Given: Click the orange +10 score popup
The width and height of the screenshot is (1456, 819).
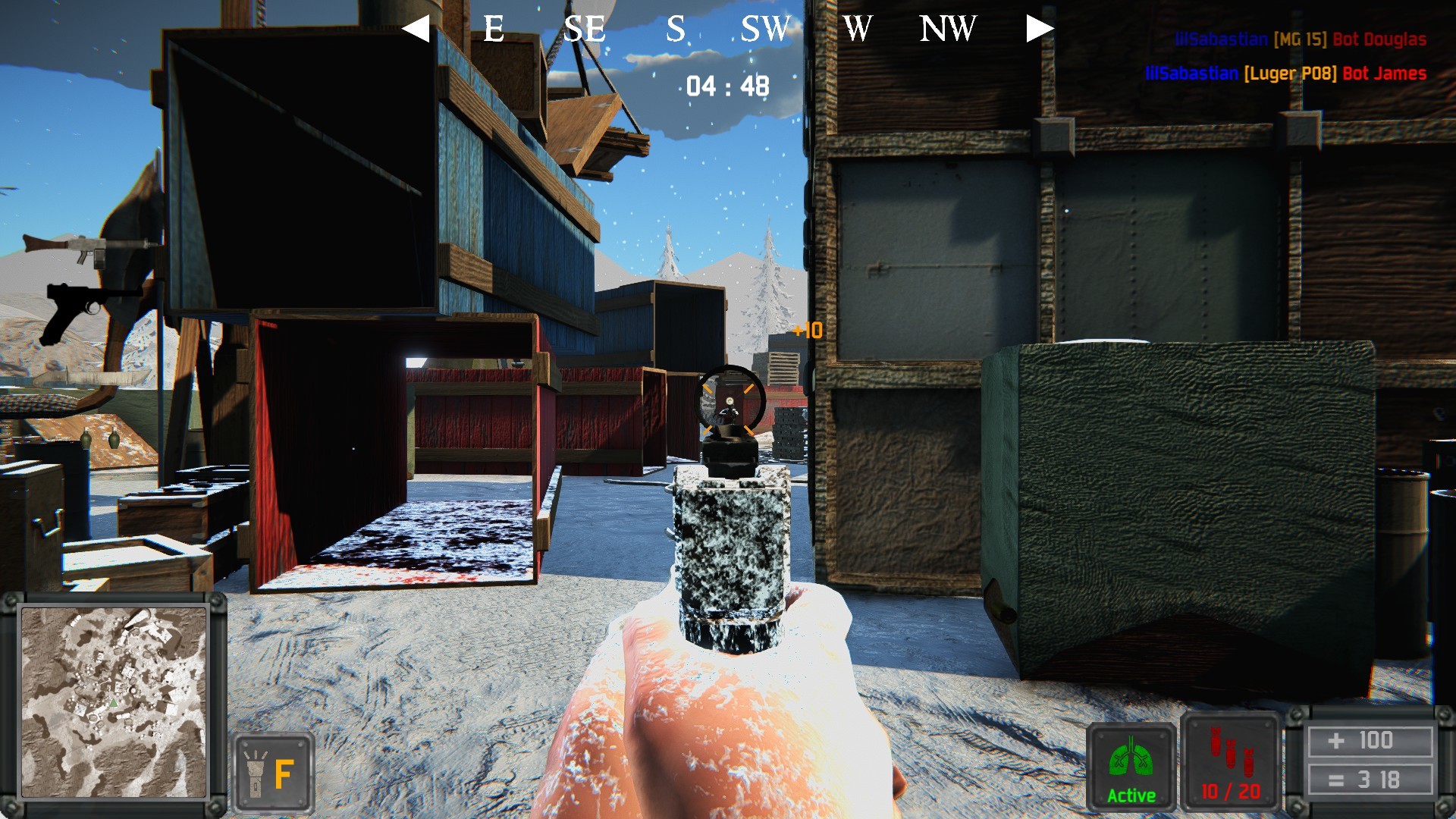Looking at the screenshot, I should (809, 331).
